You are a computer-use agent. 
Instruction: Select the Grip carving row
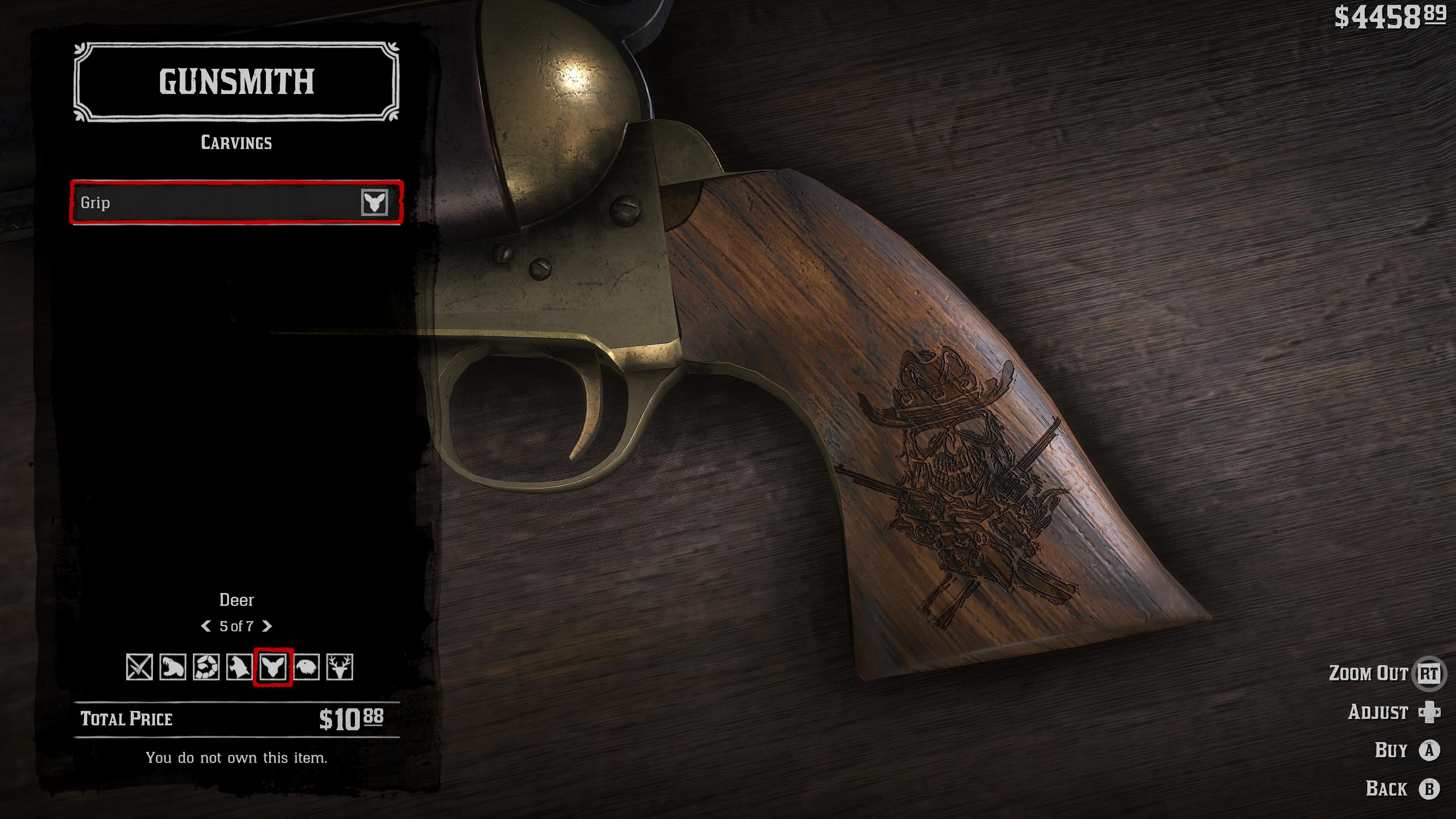[x=236, y=202]
